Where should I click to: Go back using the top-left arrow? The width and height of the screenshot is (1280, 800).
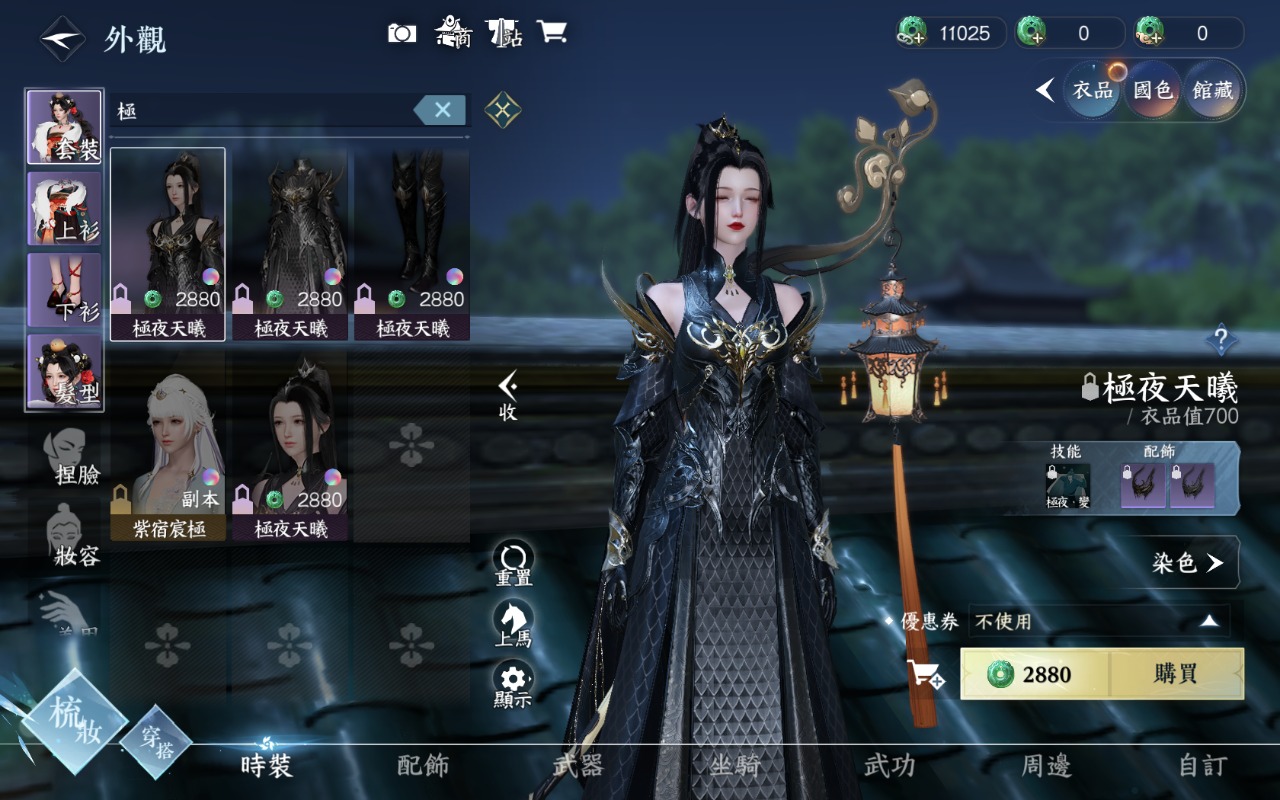(62, 39)
